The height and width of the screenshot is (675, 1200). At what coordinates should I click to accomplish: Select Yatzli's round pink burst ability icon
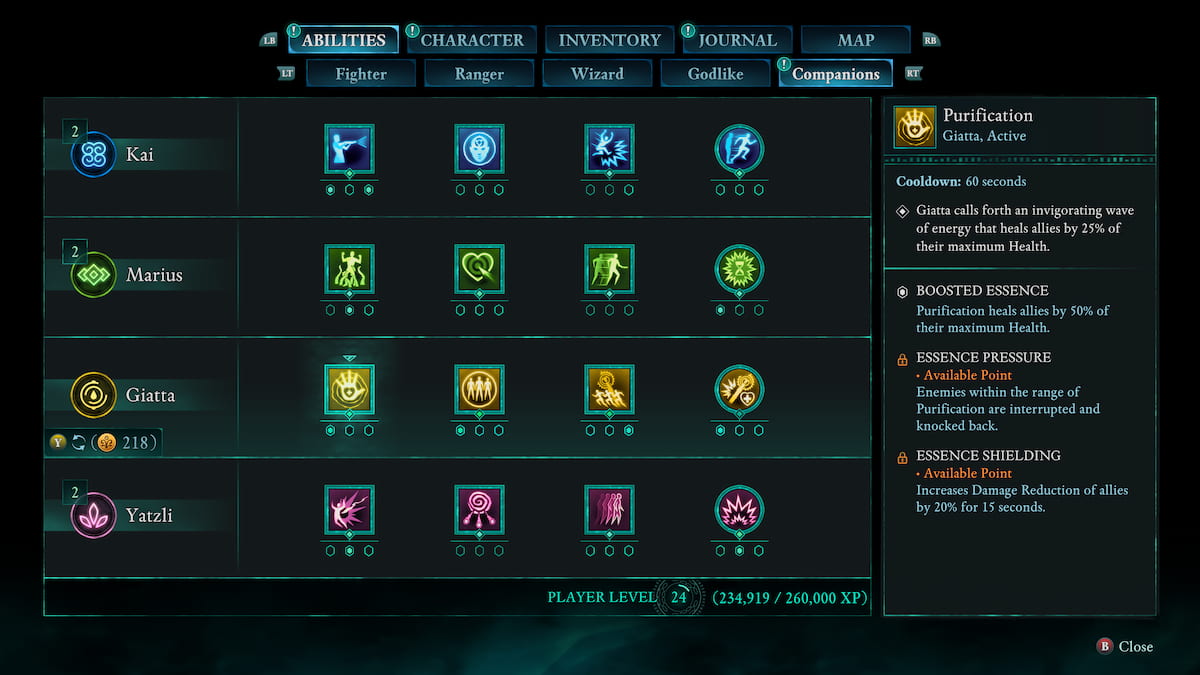pyautogui.click(x=739, y=510)
